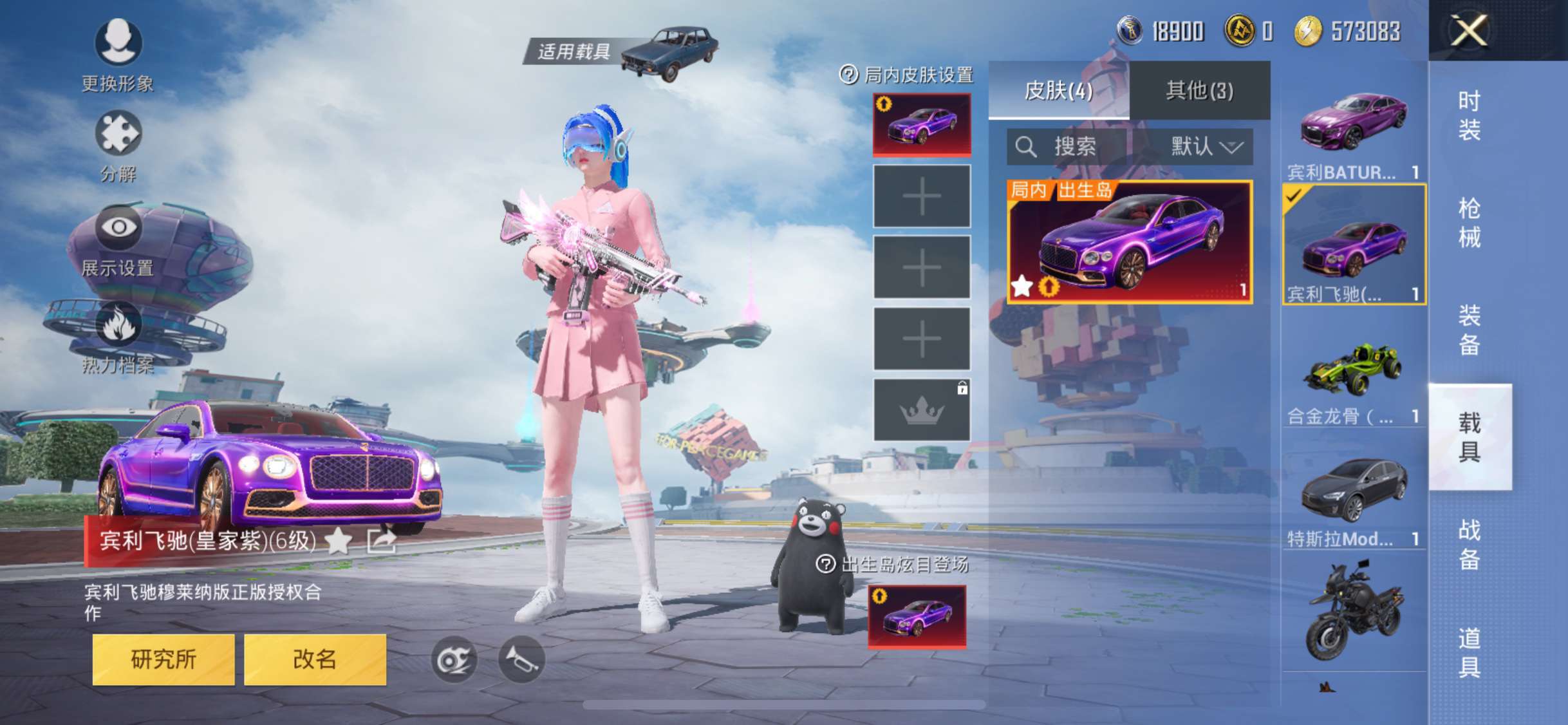Close the inventory screen with X
The height and width of the screenshot is (725, 1568).
click(x=1469, y=30)
